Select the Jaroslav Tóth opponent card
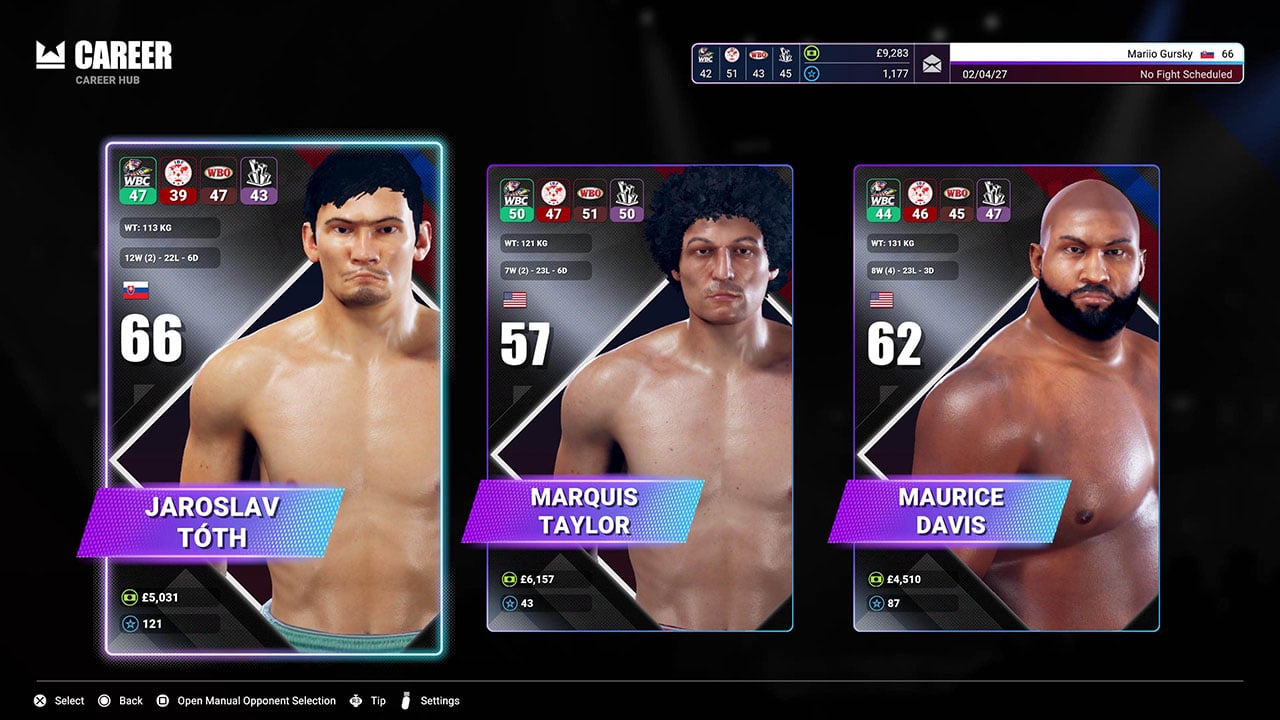 click(x=273, y=400)
